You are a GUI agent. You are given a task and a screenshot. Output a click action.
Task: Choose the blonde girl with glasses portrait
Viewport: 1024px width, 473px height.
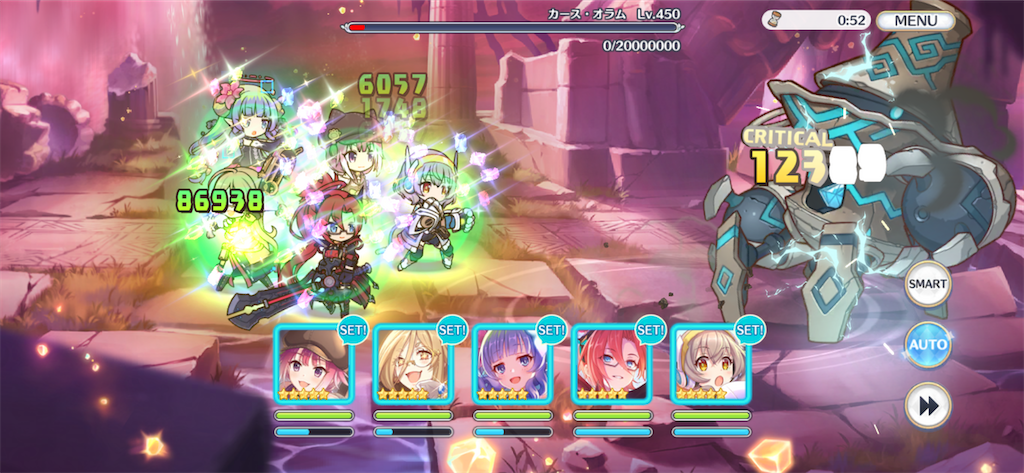(x=412, y=364)
